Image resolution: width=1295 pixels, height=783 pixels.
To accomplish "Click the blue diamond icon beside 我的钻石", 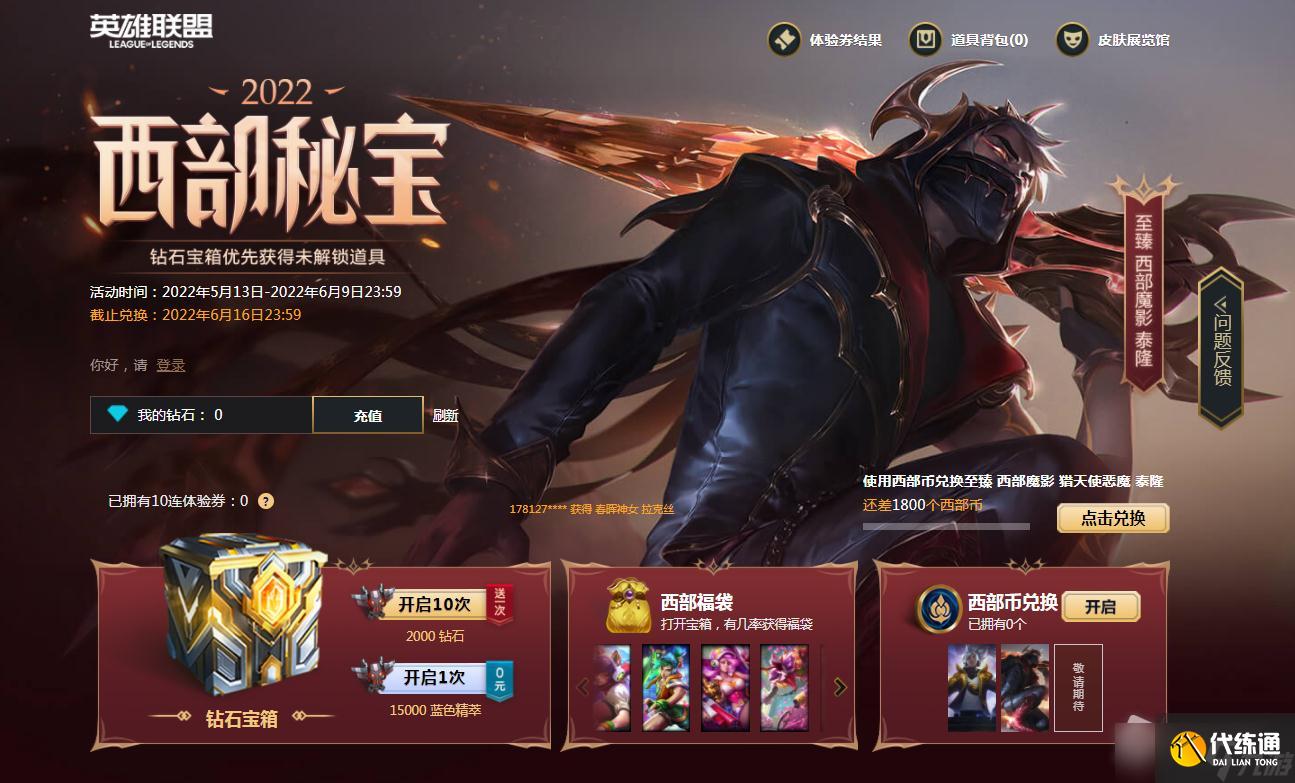I will pyautogui.click(x=115, y=414).
